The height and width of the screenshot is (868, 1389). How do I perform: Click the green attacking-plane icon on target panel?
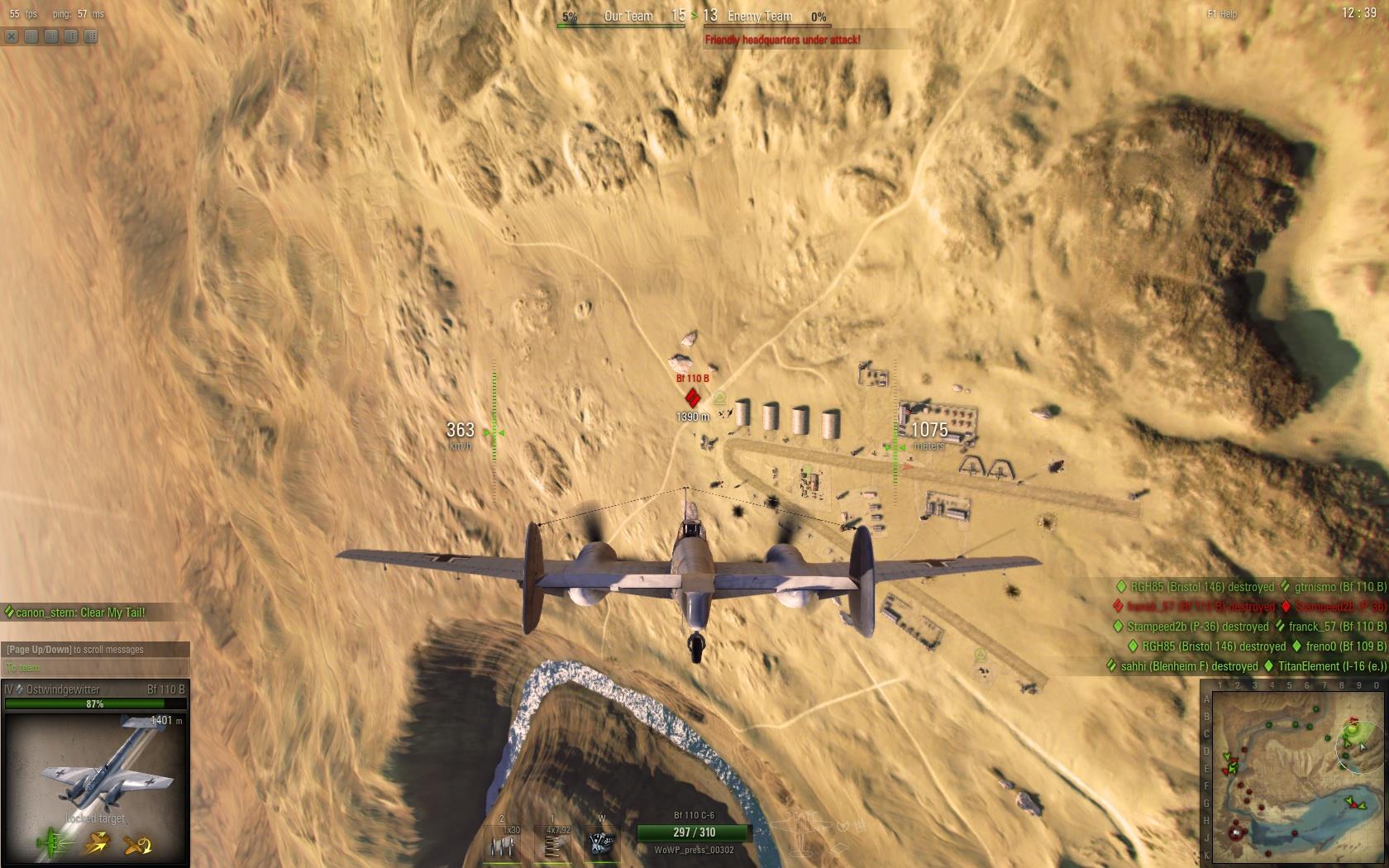[53, 844]
